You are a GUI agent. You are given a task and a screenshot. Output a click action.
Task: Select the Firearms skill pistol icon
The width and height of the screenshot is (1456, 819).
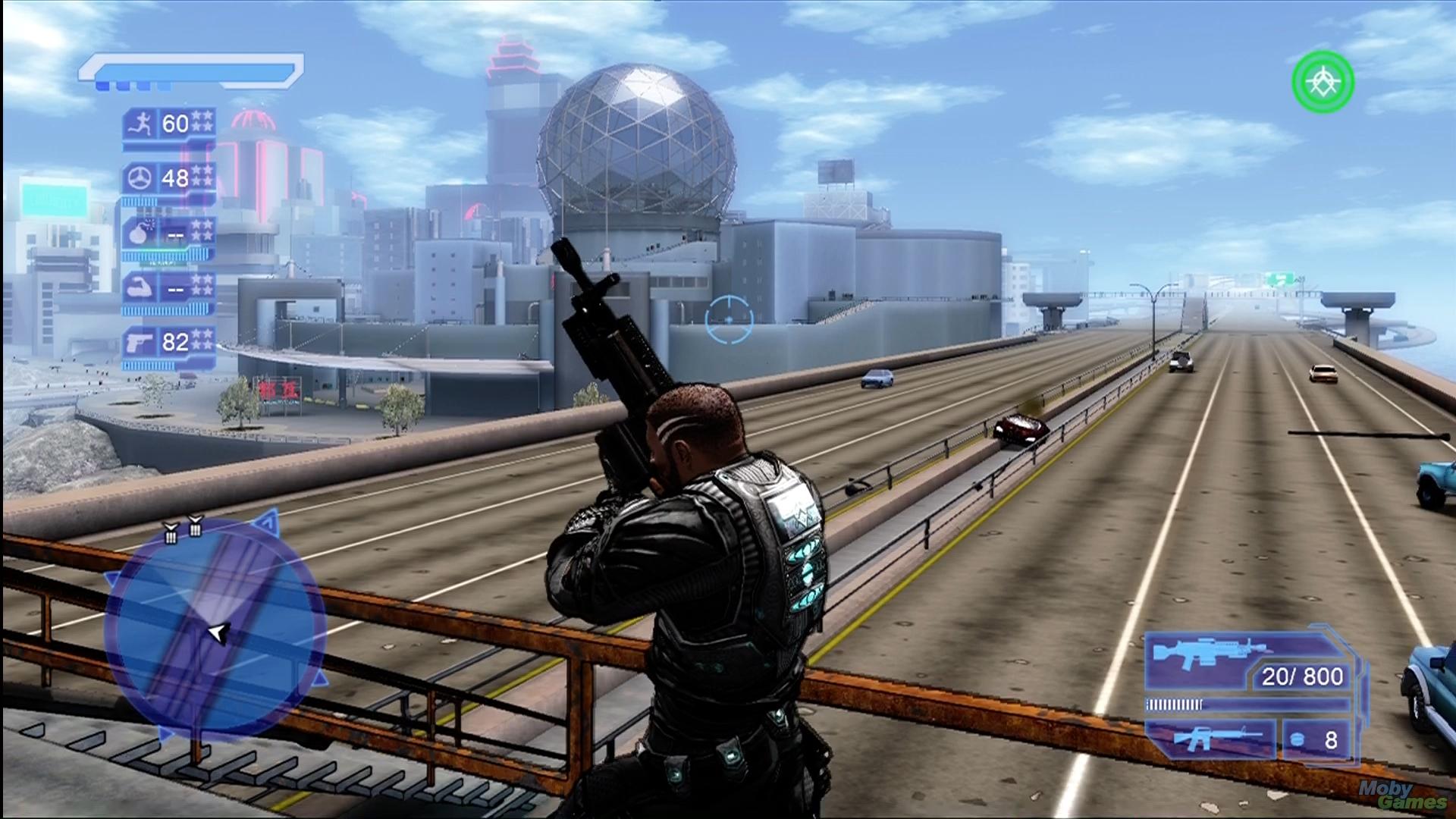point(141,341)
